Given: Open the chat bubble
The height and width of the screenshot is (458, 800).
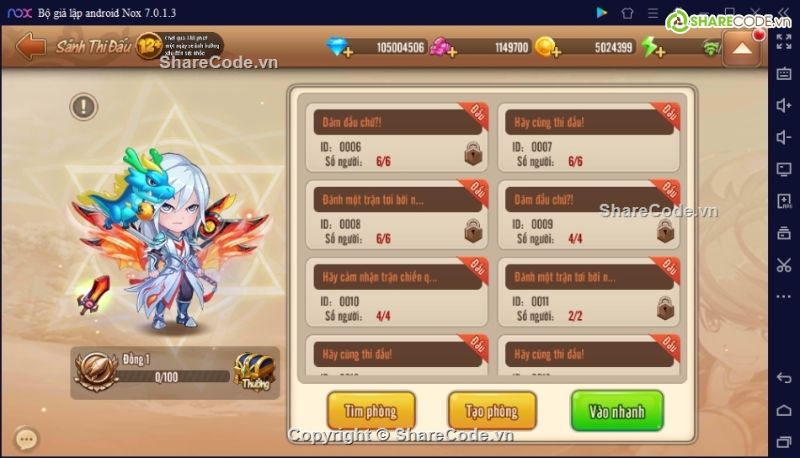Looking at the screenshot, I should point(27,438).
